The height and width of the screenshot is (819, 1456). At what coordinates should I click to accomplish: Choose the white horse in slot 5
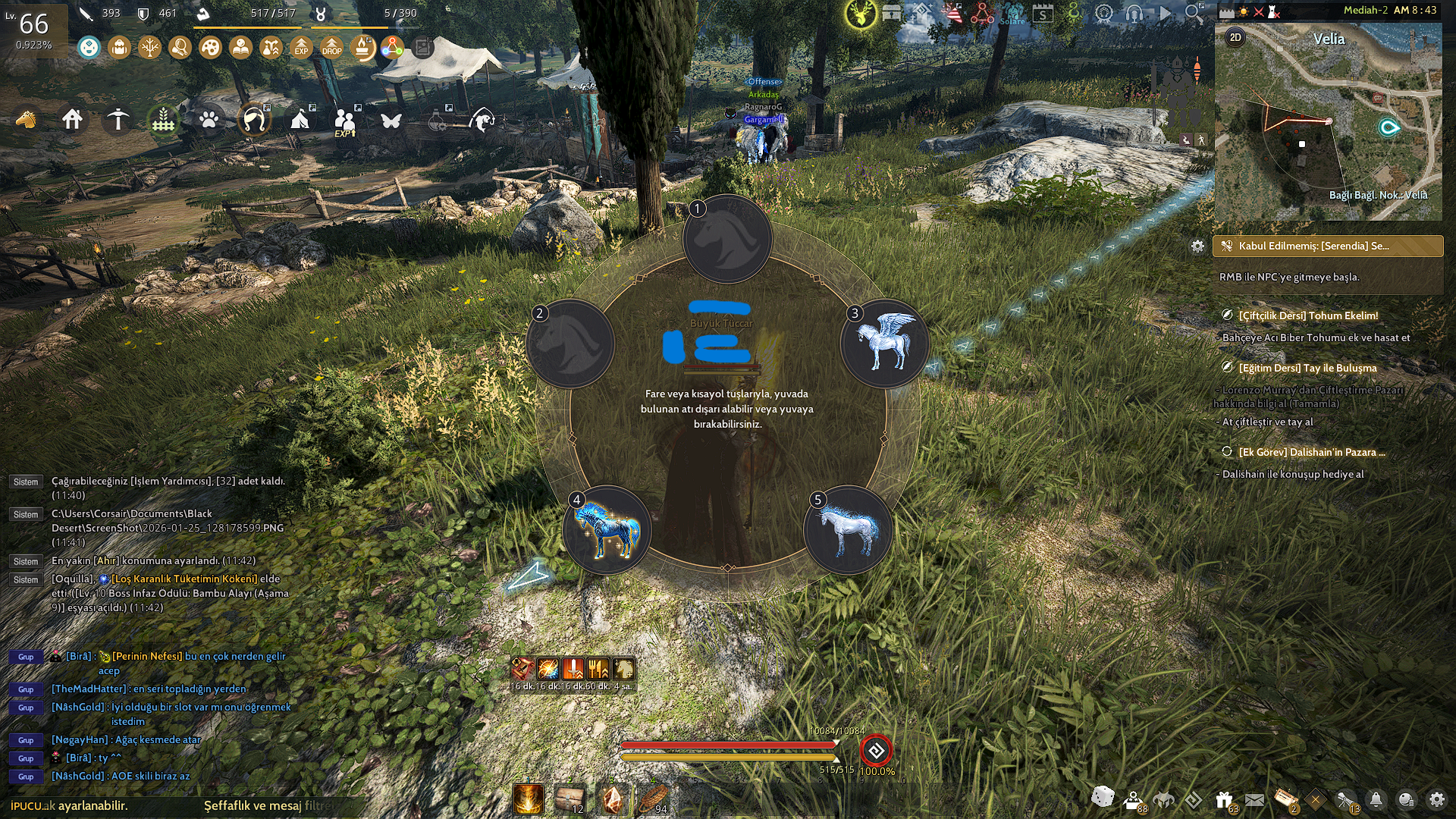click(x=848, y=530)
